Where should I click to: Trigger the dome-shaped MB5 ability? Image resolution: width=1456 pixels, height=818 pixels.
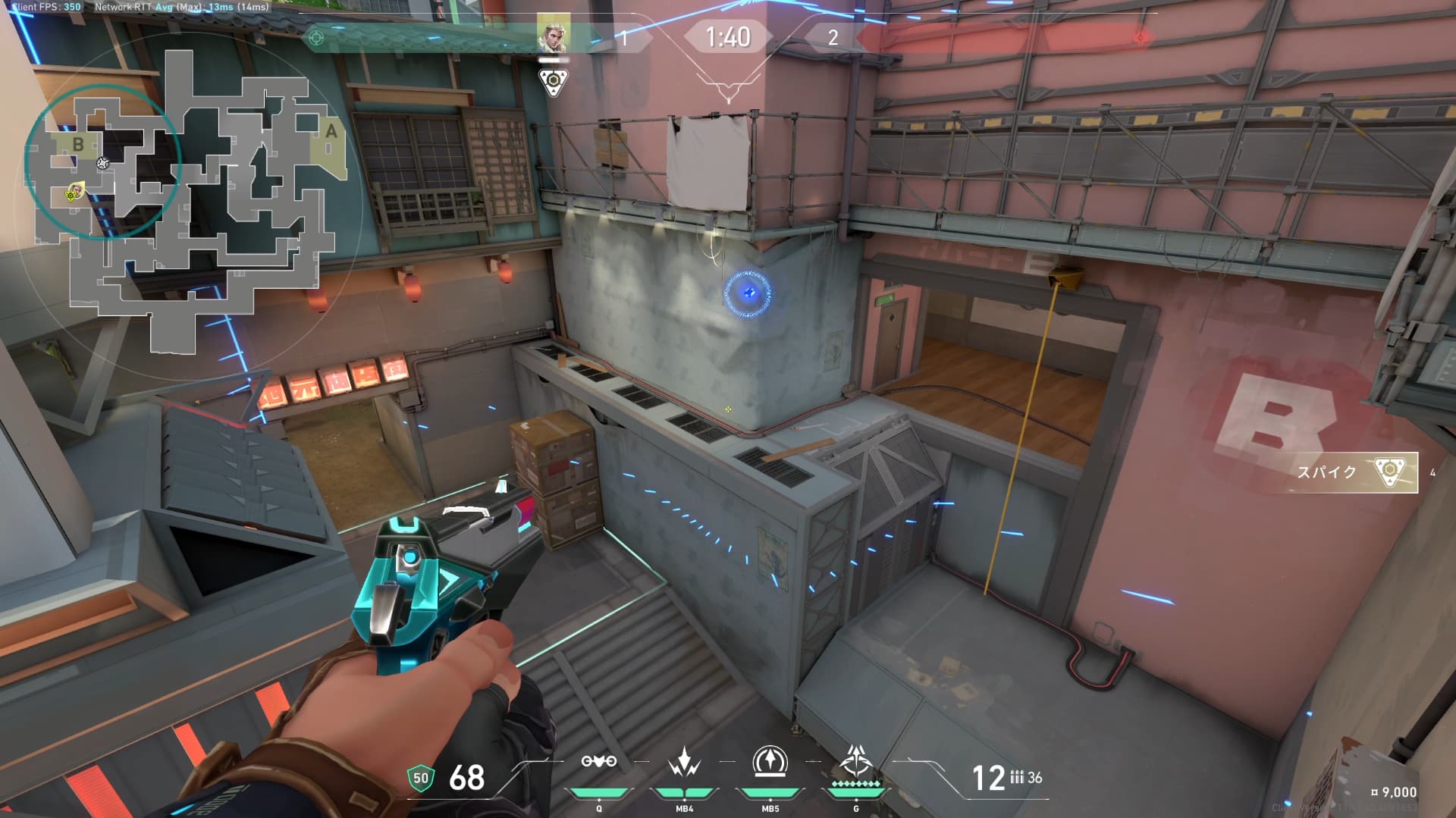(770, 762)
